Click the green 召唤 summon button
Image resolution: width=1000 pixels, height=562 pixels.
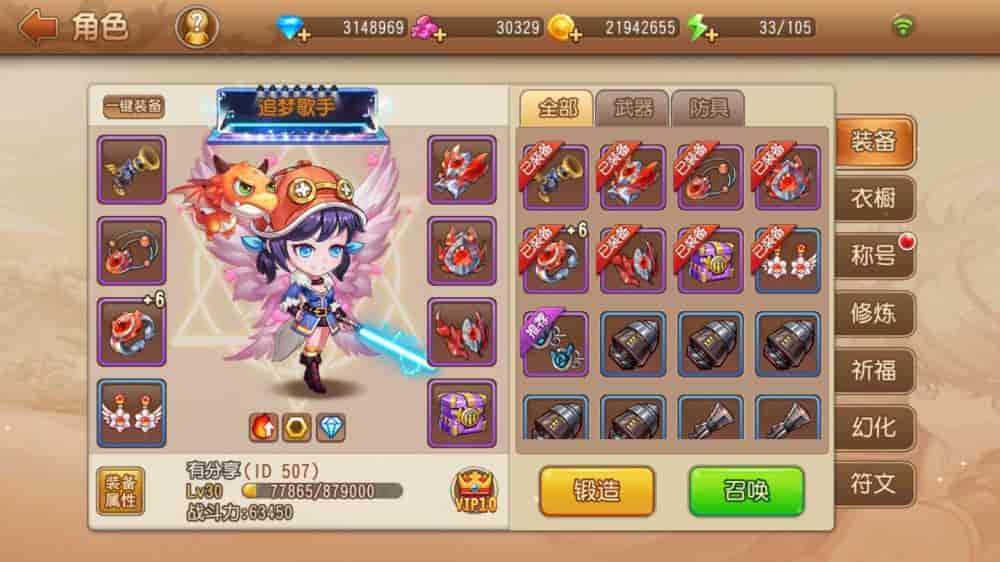[746, 491]
